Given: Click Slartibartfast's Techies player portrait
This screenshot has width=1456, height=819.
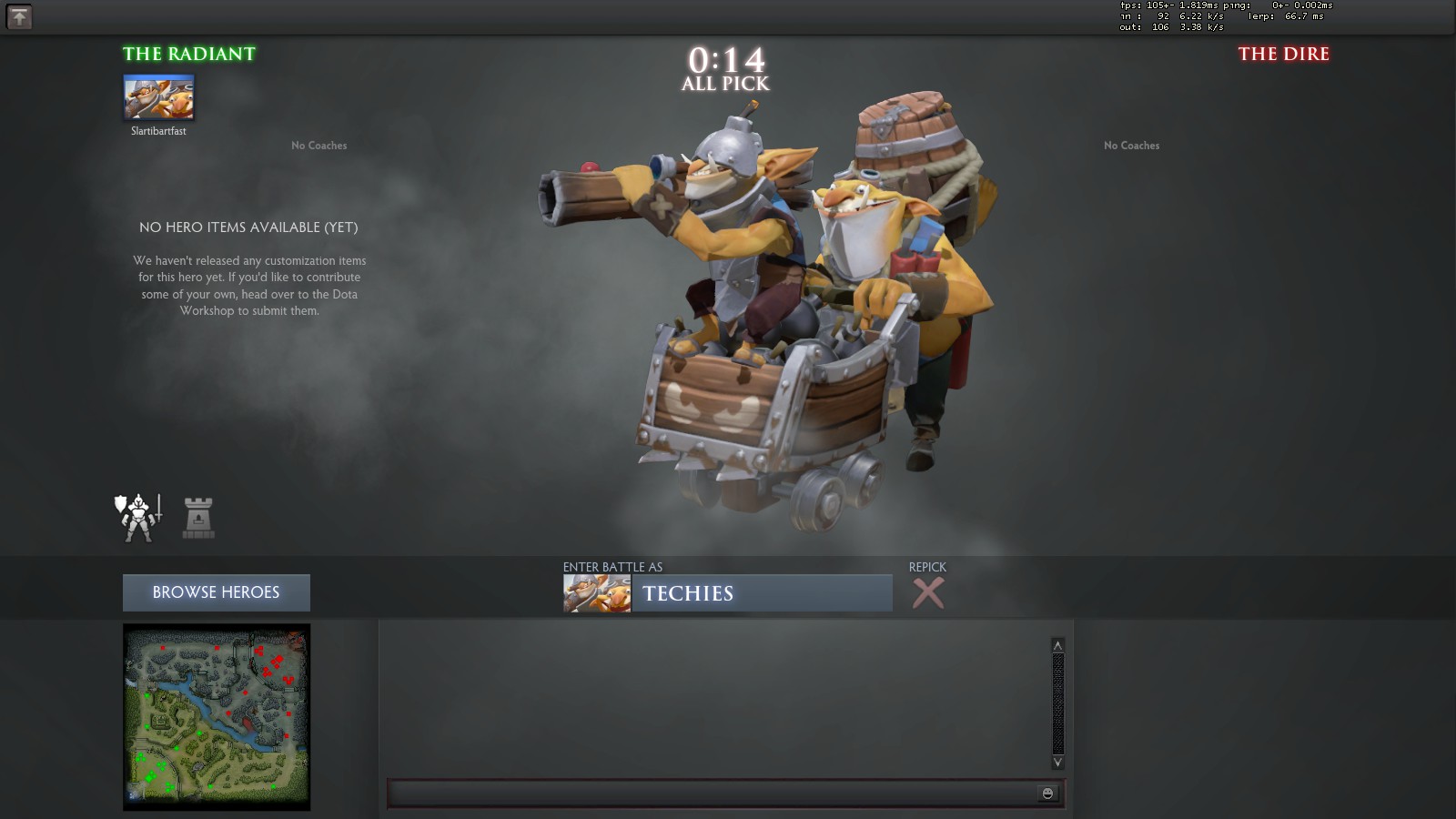Looking at the screenshot, I should tap(158, 97).
